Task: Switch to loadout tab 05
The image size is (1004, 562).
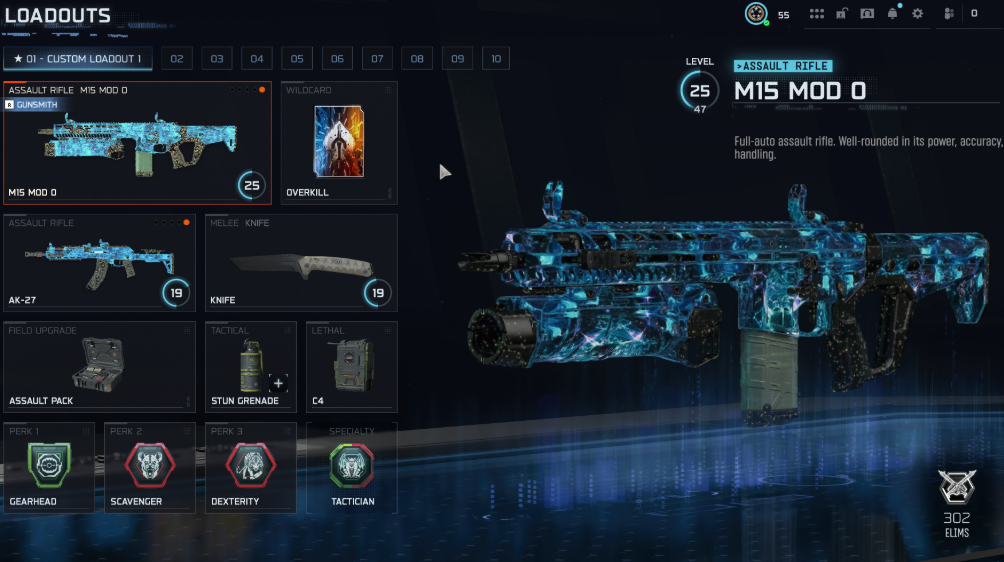Action: 297,59
